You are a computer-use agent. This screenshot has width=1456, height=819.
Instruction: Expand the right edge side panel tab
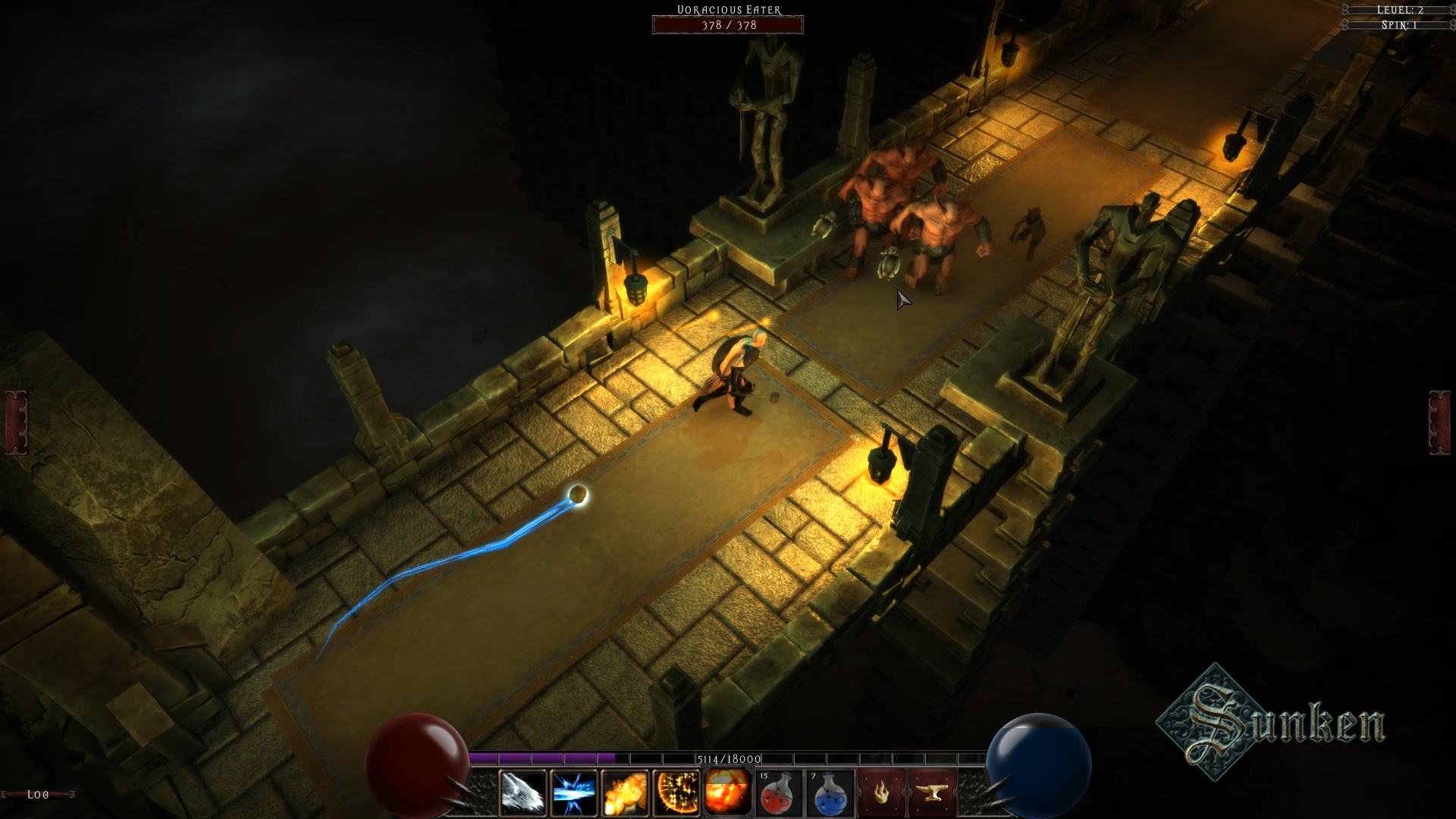click(1439, 422)
